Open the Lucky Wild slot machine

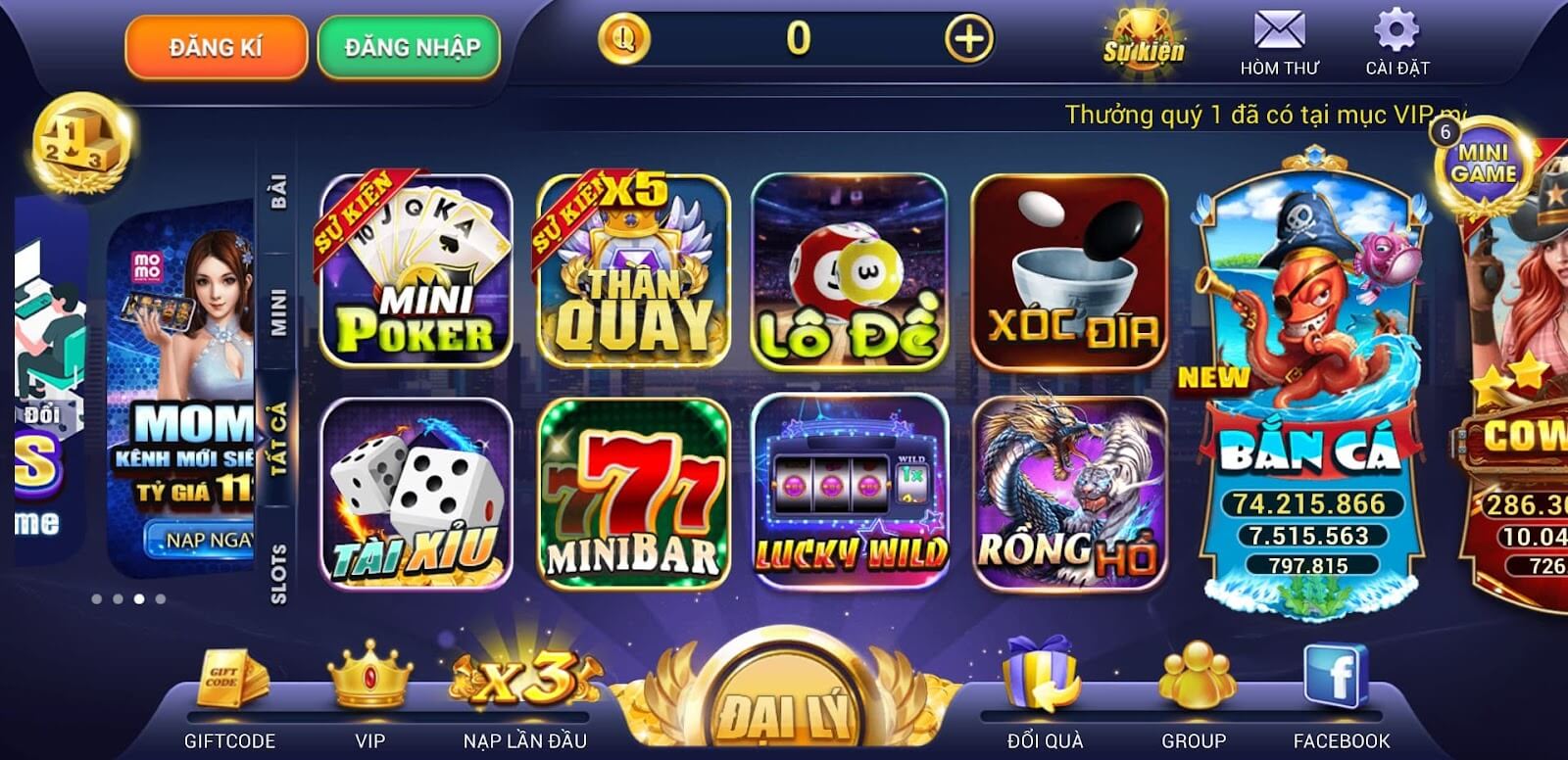(853, 490)
